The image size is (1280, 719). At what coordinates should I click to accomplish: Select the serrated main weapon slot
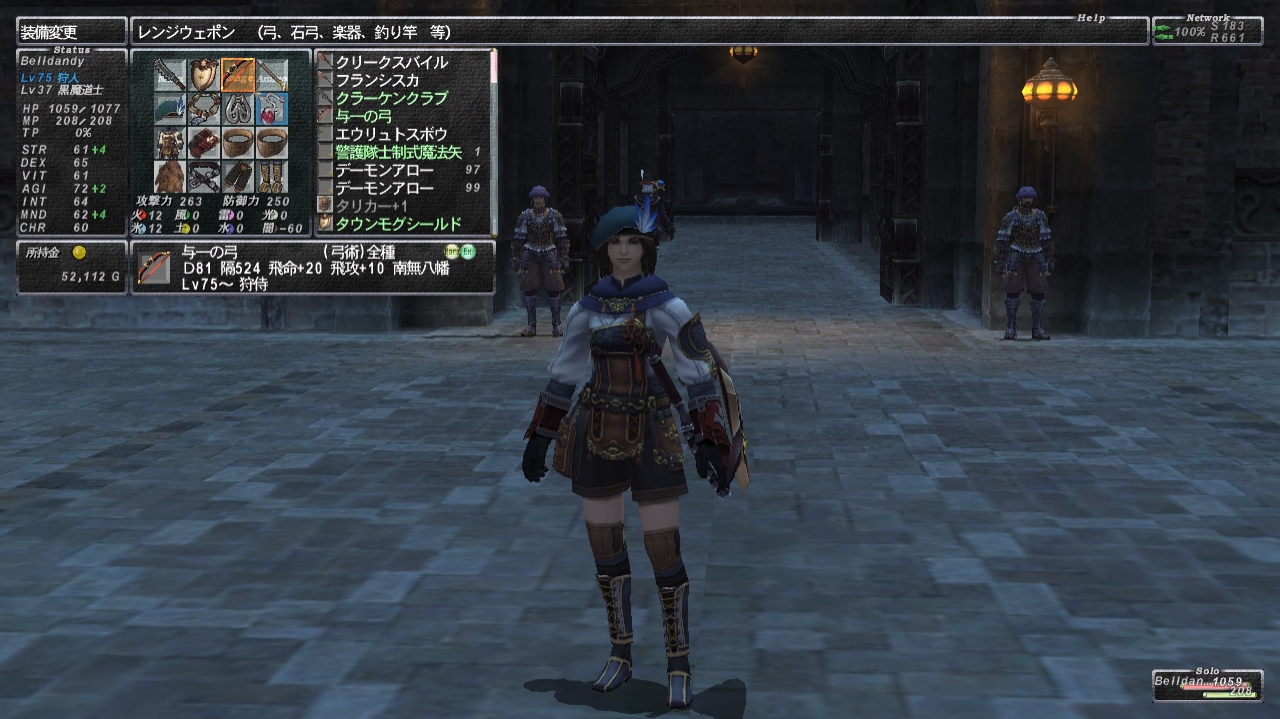170,75
